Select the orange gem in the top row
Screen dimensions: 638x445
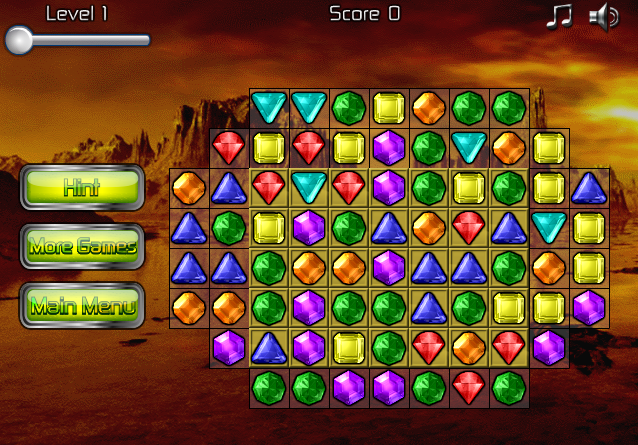coord(429,107)
